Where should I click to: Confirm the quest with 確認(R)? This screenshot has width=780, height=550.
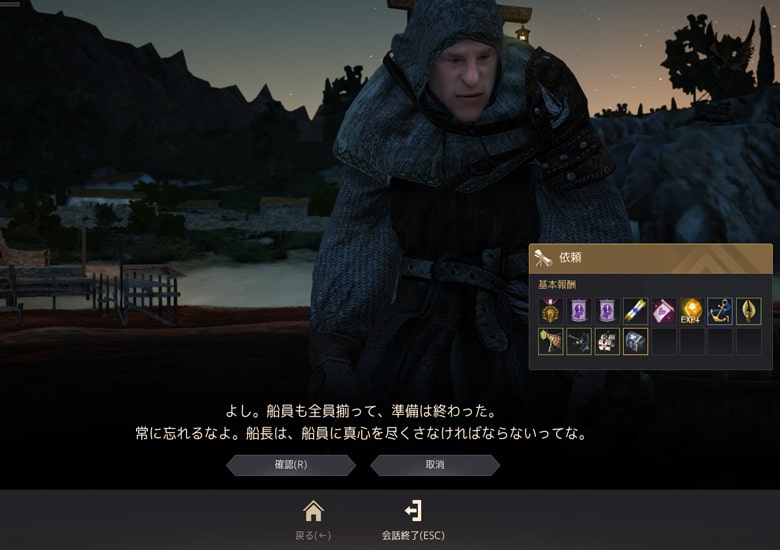(x=291, y=465)
